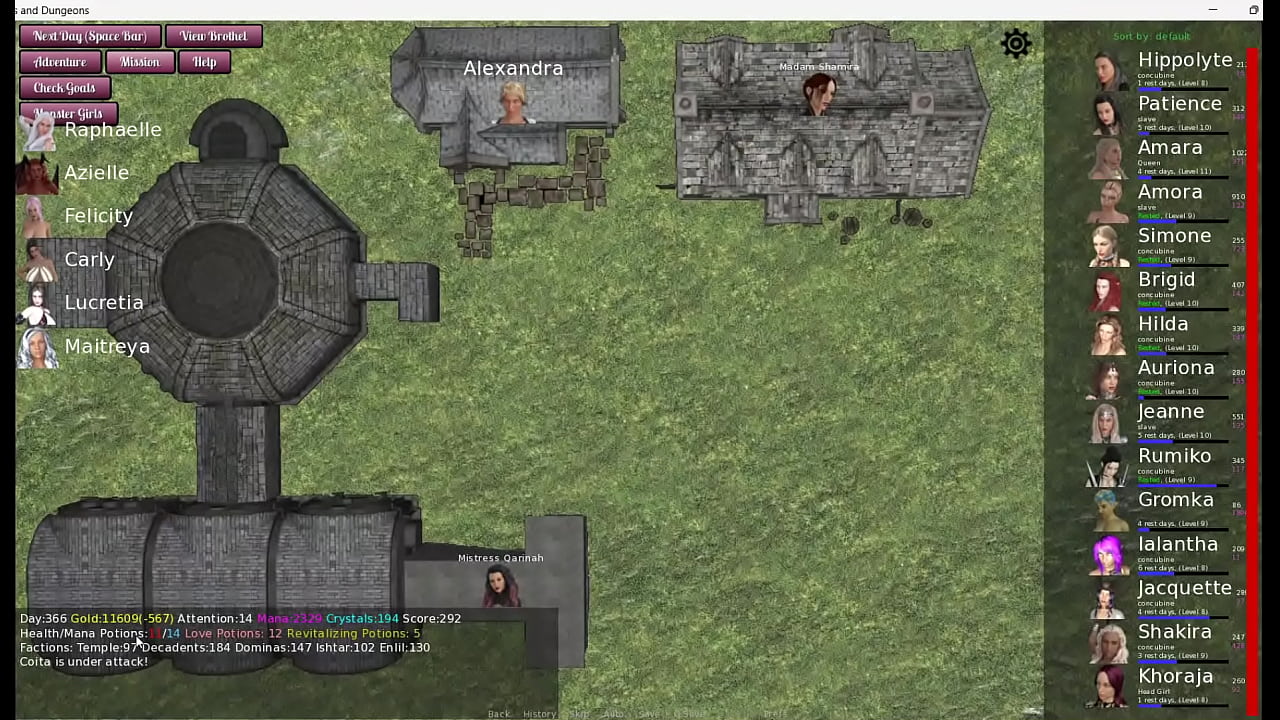Viewport: 1280px width, 720px height.
Task: Open the Help button
Action: [x=204, y=62]
